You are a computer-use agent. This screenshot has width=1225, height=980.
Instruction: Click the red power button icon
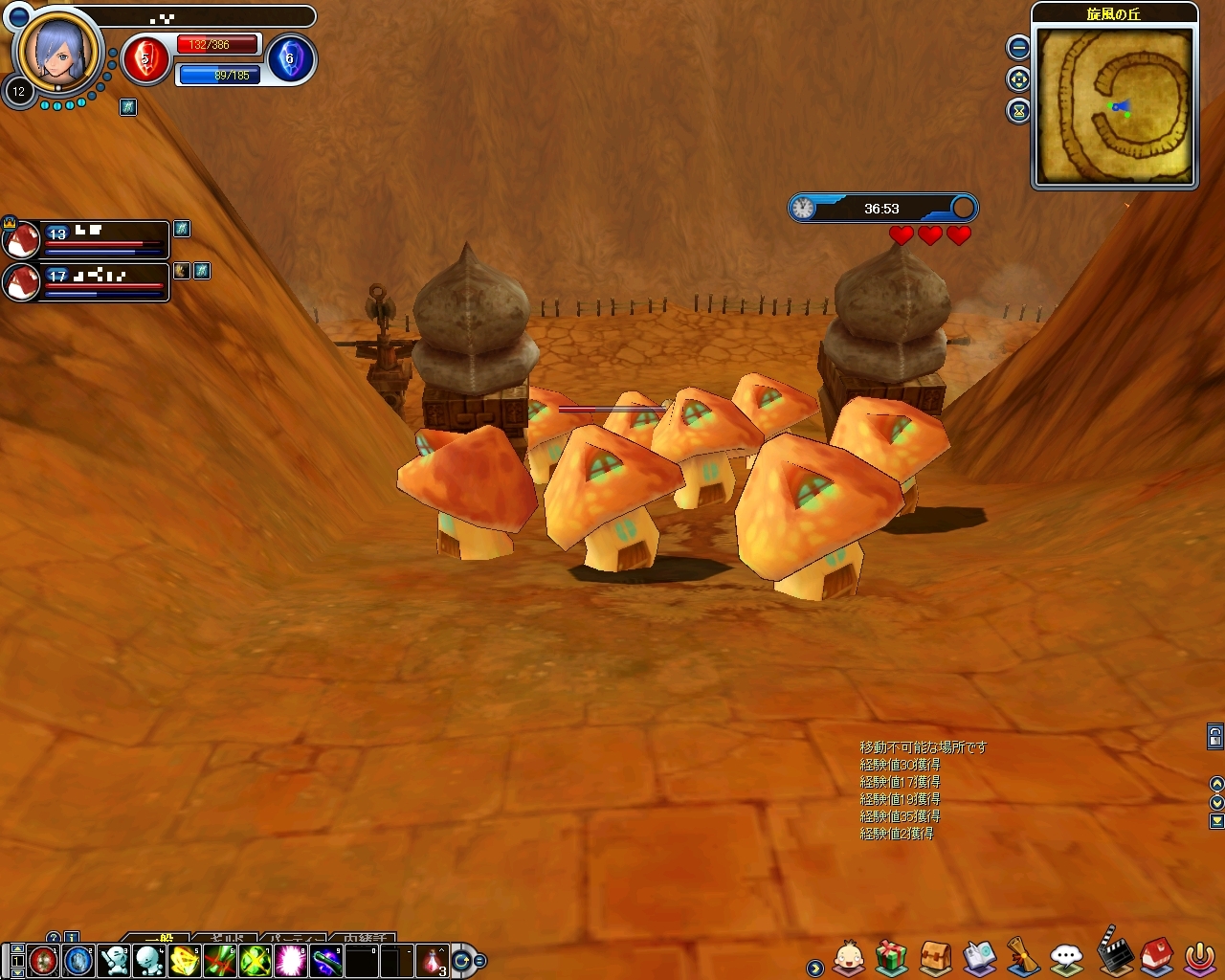click(x=1199, y=956)
